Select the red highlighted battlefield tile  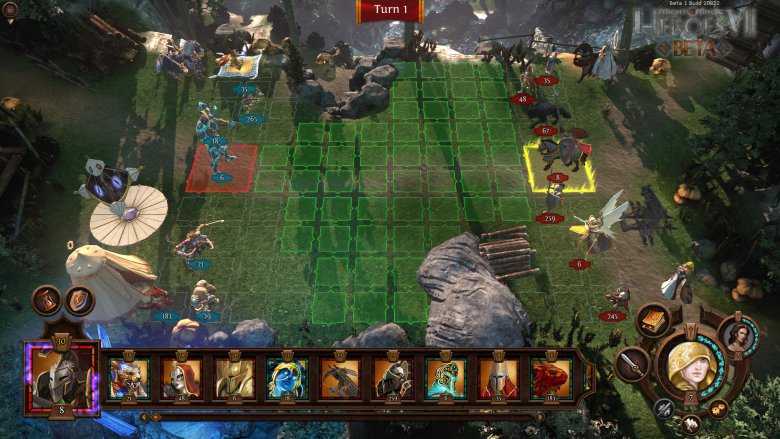tap(222, 167)
